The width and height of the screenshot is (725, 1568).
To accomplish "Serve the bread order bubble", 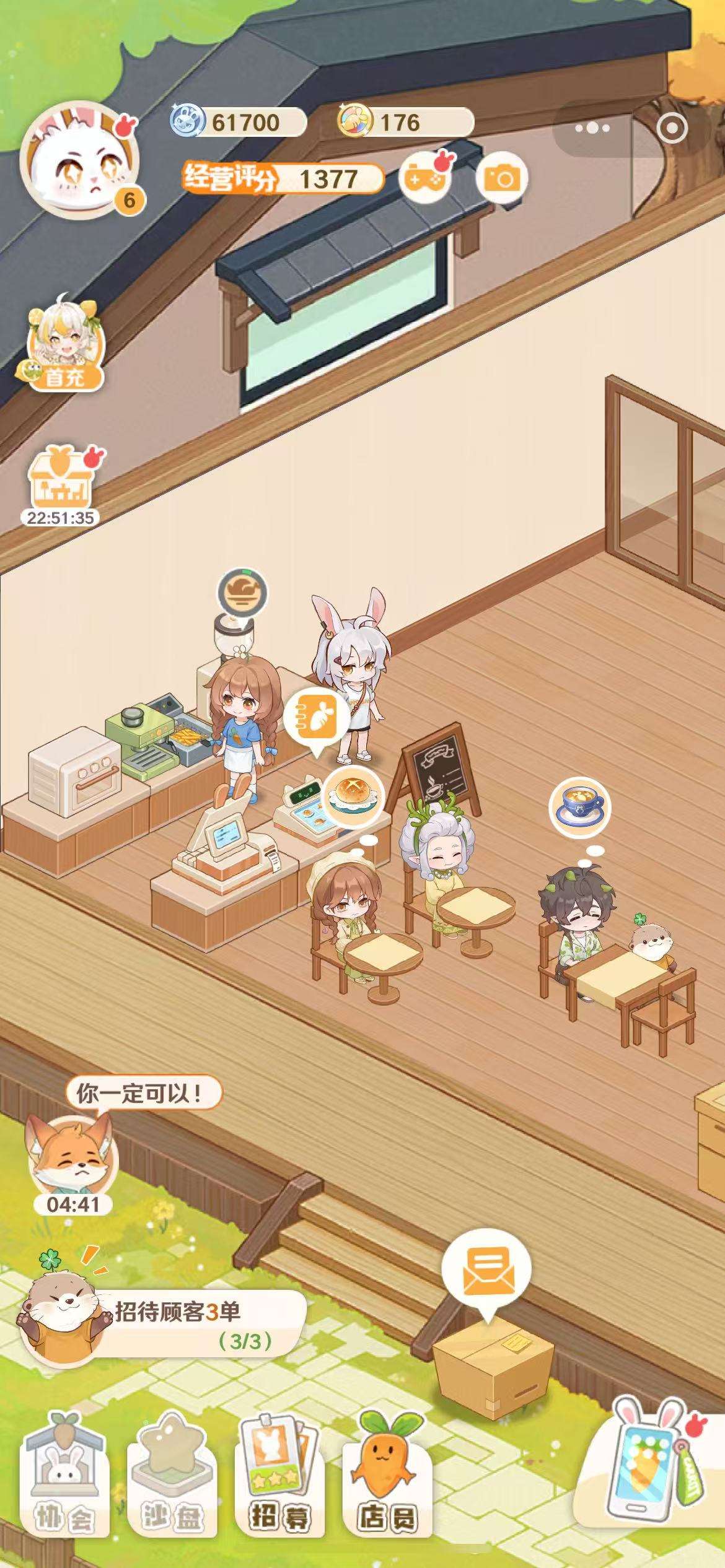I will 353,796.
